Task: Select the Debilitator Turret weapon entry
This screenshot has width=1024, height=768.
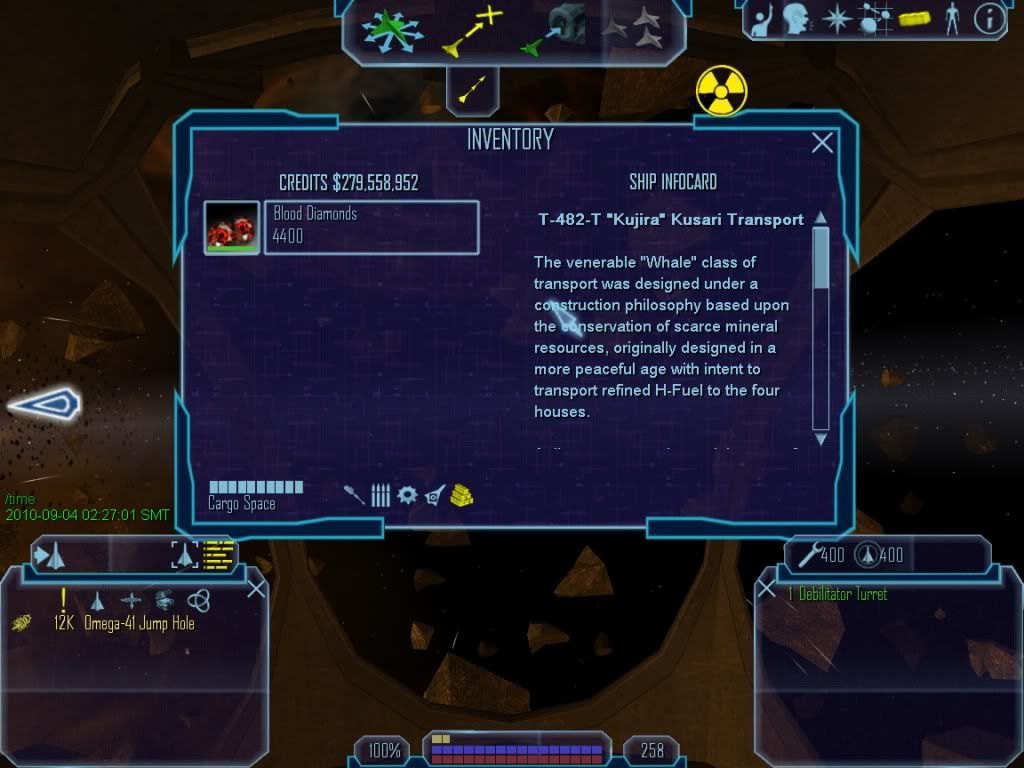Action: 836,595
